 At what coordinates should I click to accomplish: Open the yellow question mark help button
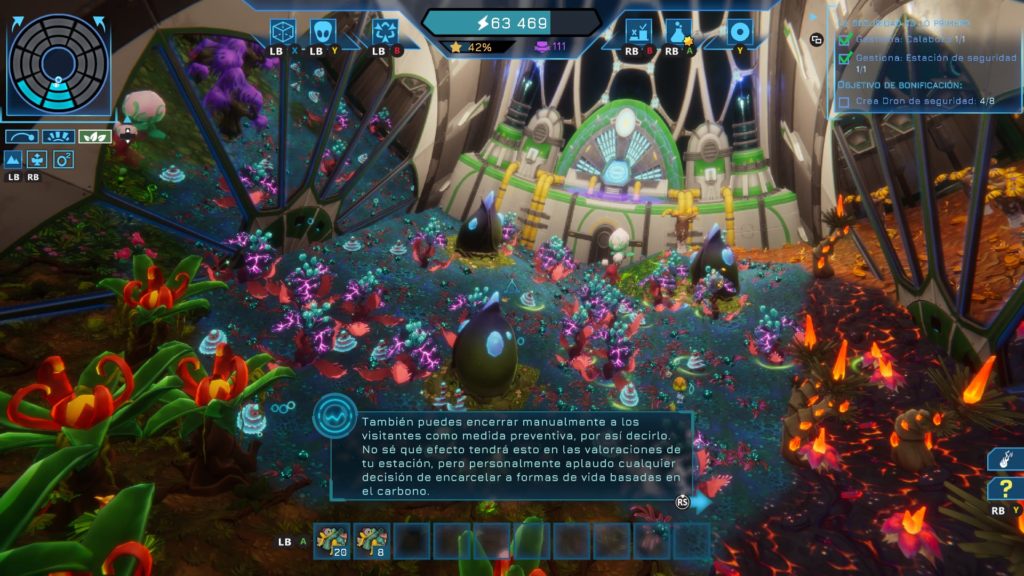pos(1003,490)
